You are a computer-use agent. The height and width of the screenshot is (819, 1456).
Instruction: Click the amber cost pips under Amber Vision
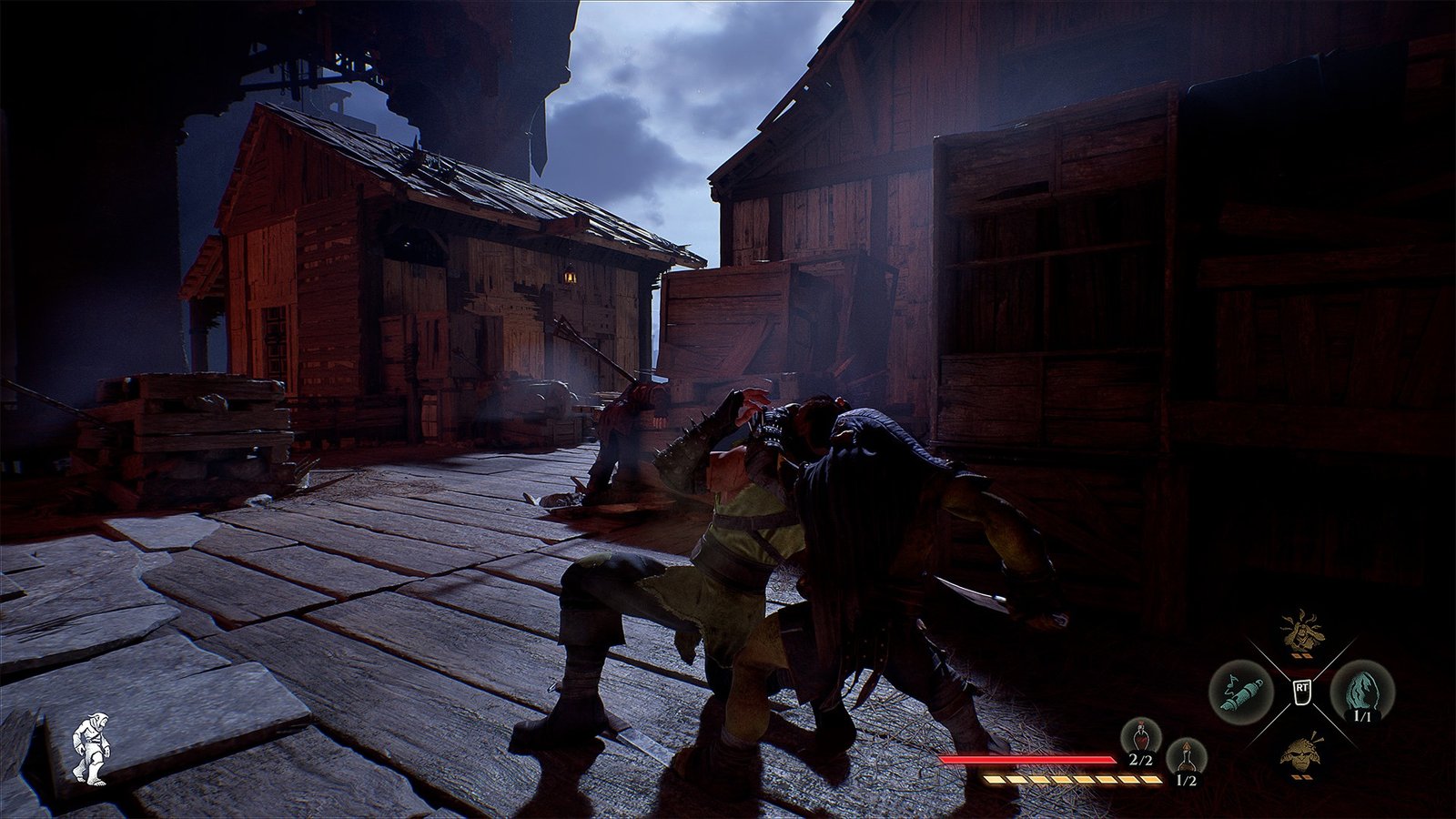point(1300,657)
